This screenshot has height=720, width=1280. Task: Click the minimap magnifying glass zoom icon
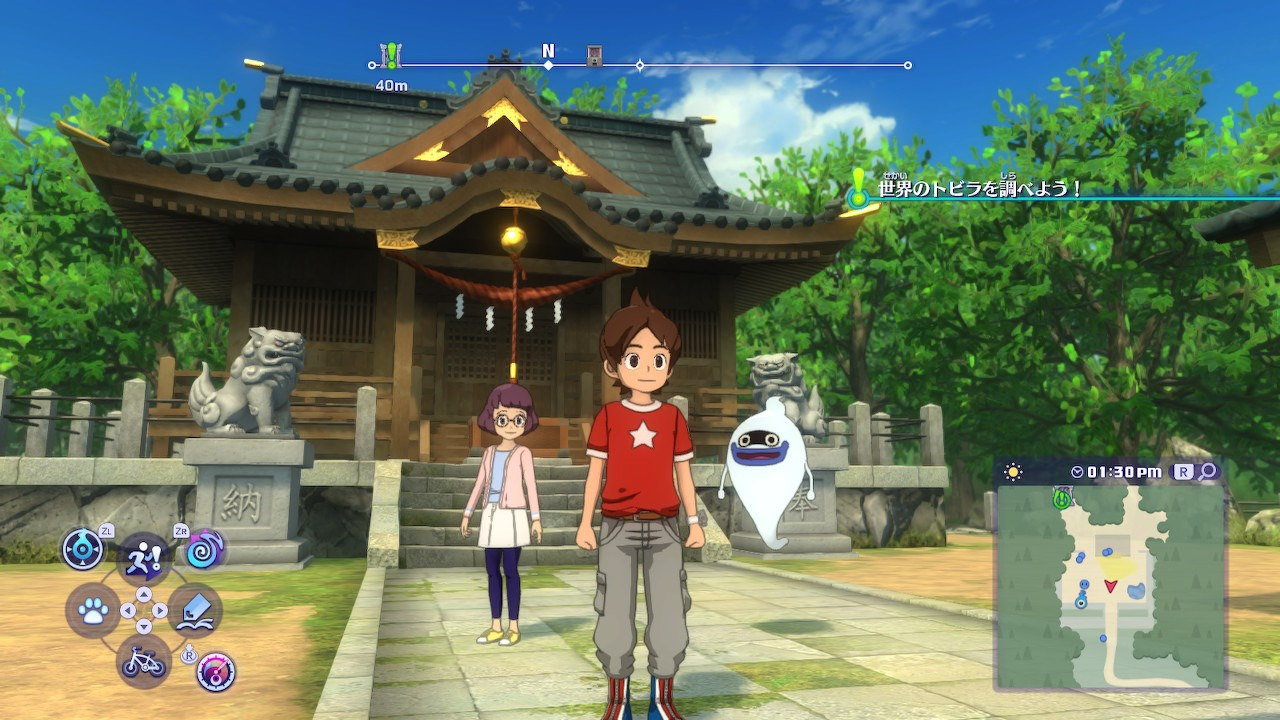1208,471
